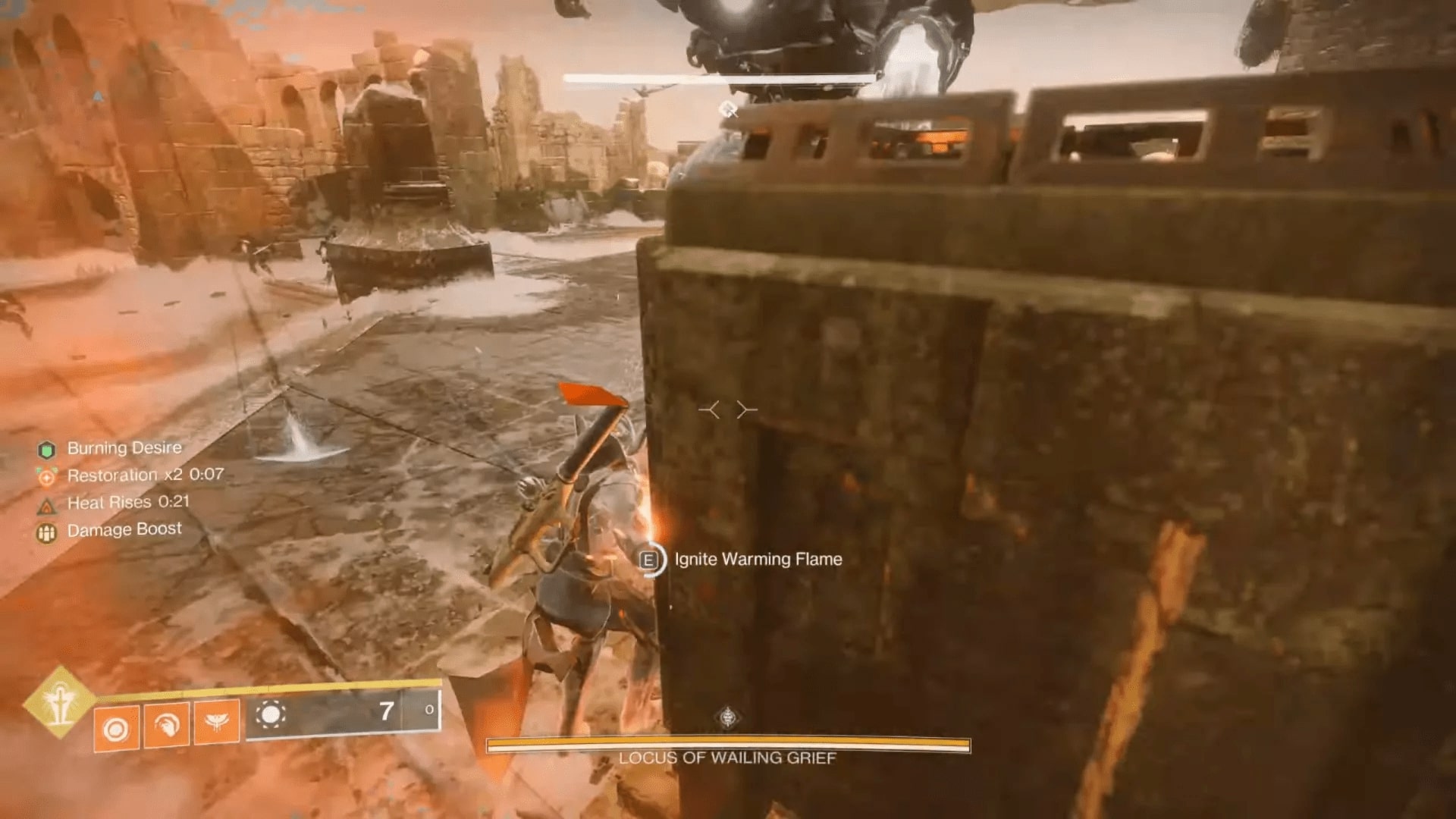The width and height of the screenshot is (1456, 819).
Task: Select the Restoration x2 buff icon
Action: point(47,477)
